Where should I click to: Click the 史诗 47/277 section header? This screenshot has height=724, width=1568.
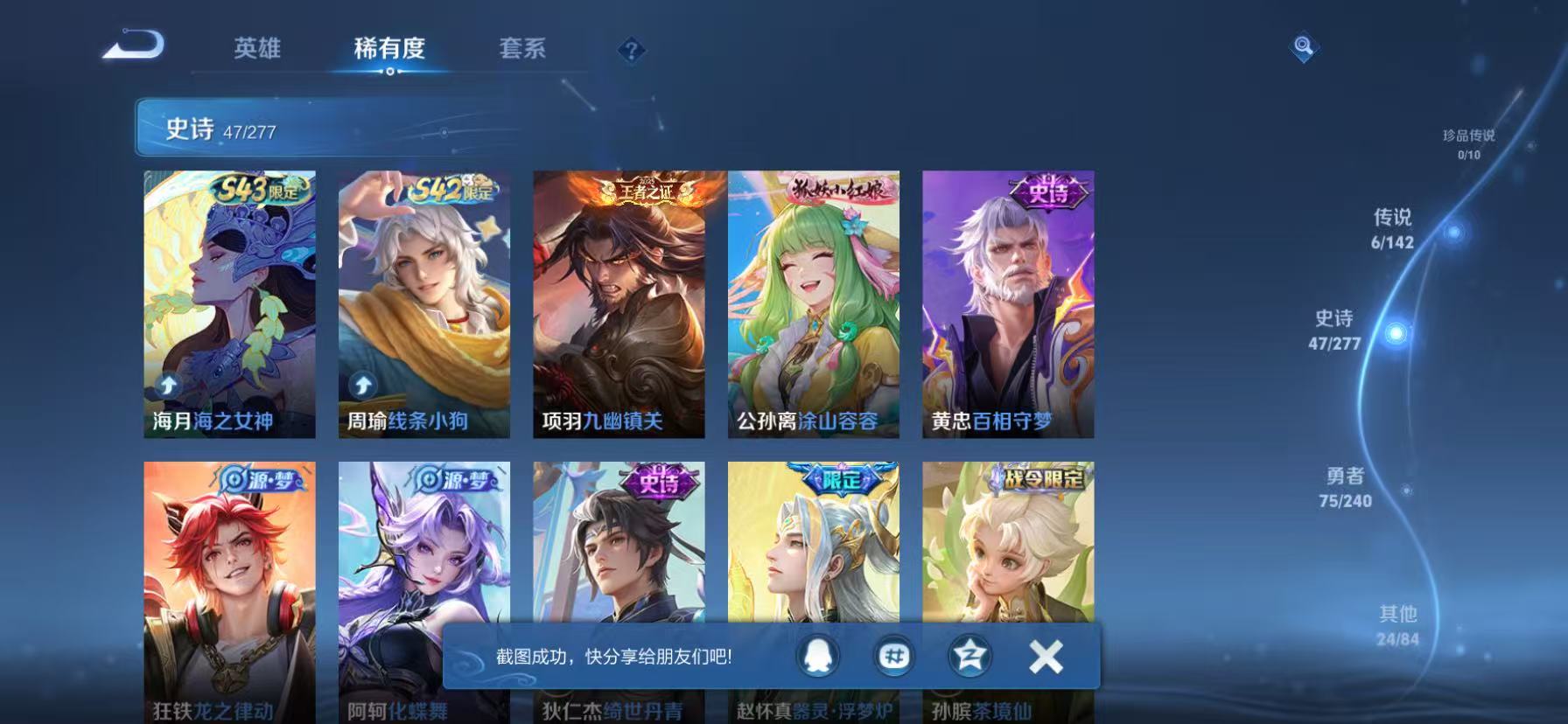click(219, 130)
